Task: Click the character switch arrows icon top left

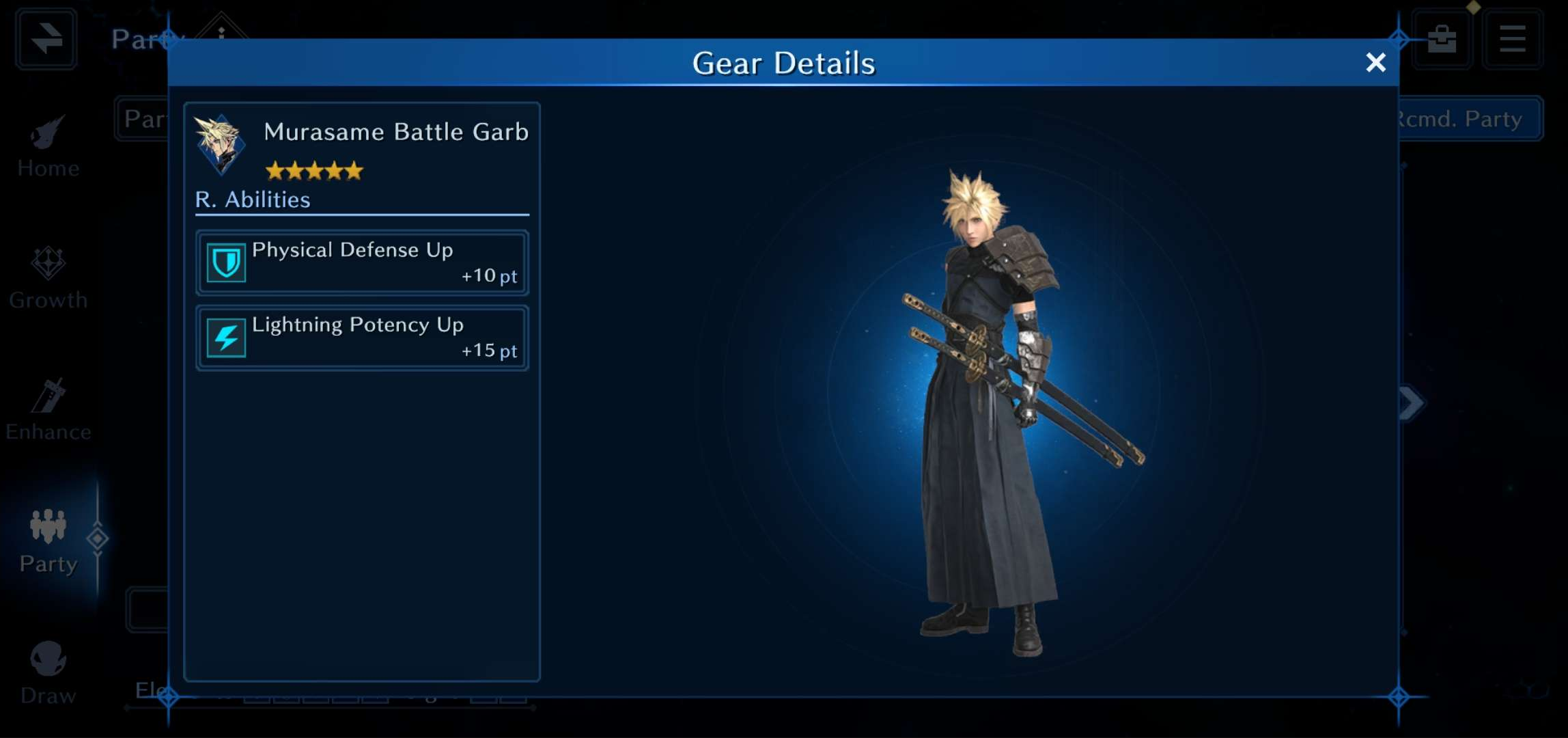Action: [x=45, y=39]
